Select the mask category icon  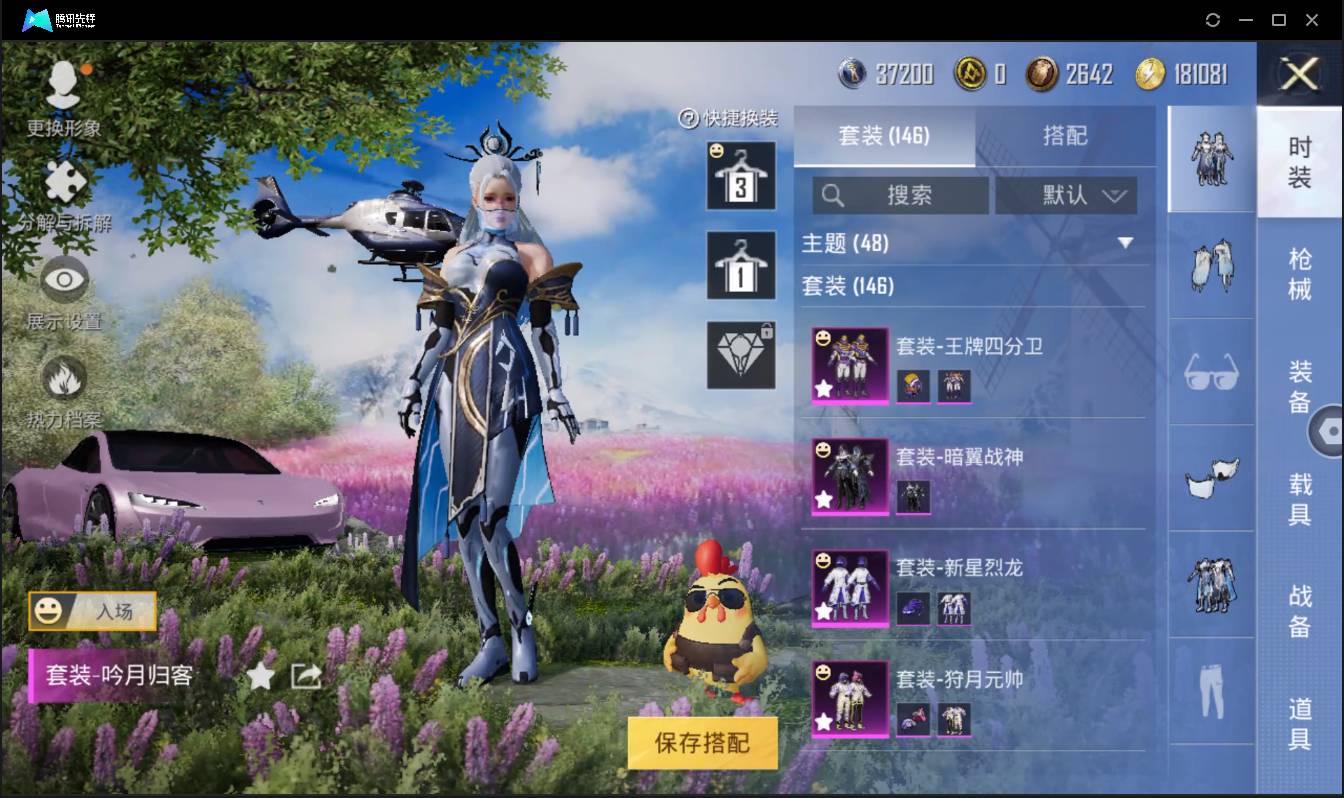click(1211, 477)
